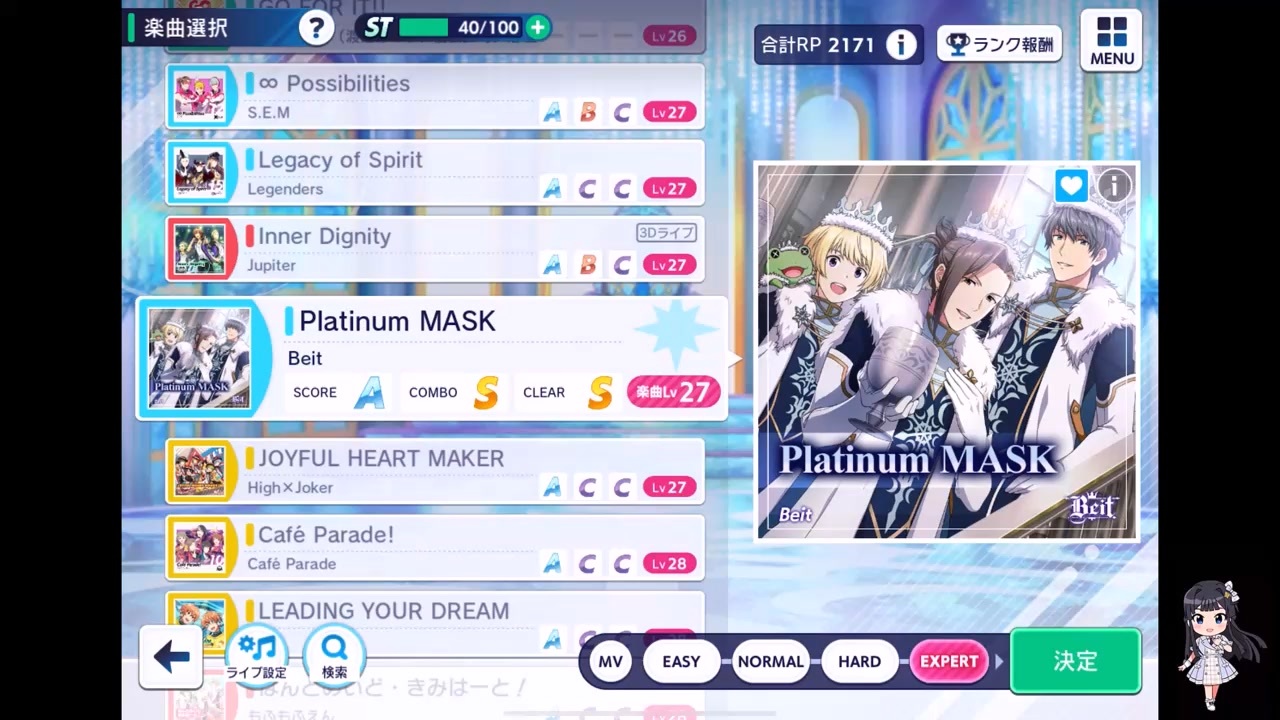This screenshot has width=1280, height=720.
Task: Select the EXPERT difficulty
Action: click(948, 661)
